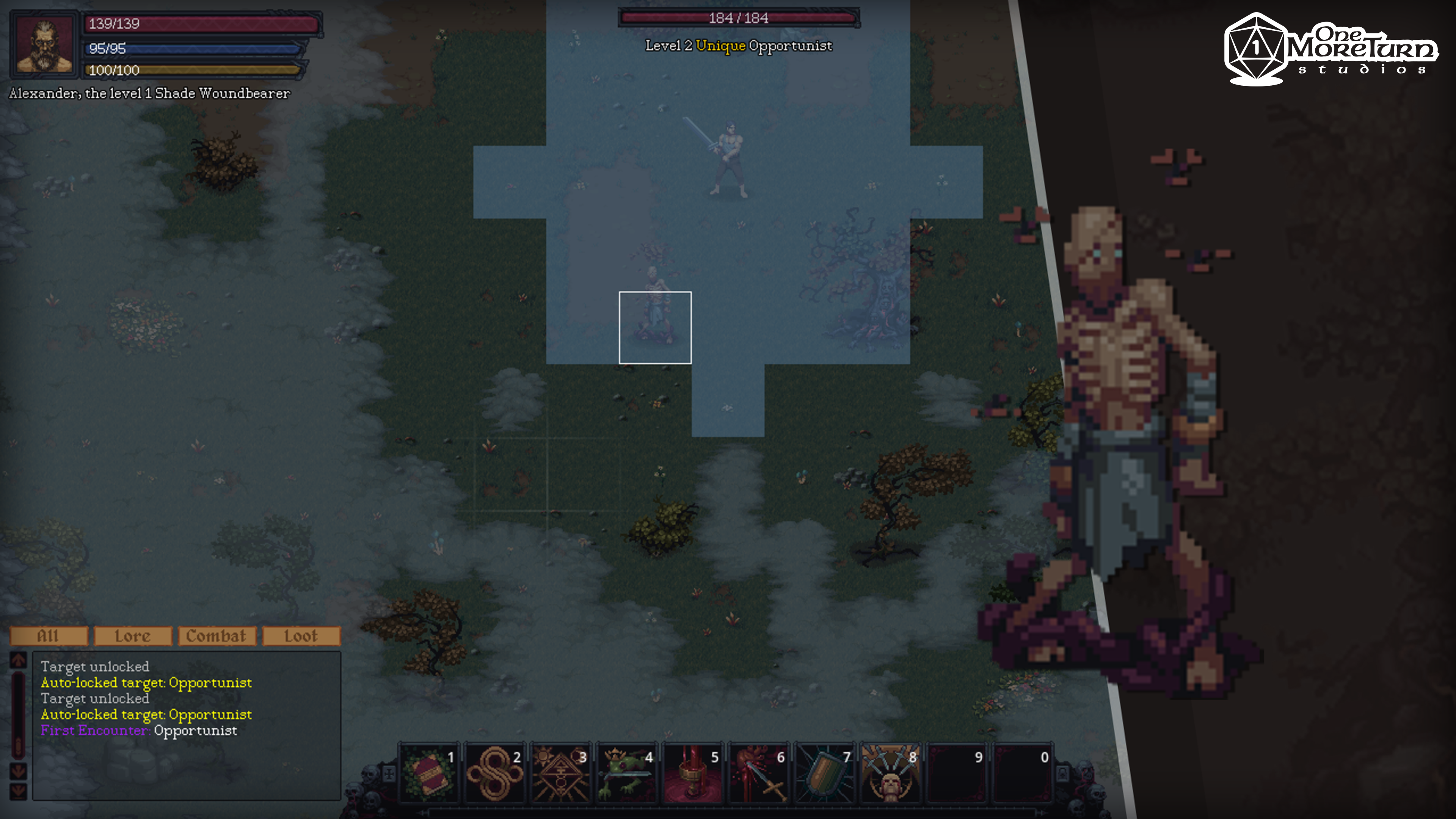Select the Loot log tab
Viewport: 1456px width, 819px height.
coord(301,636)
